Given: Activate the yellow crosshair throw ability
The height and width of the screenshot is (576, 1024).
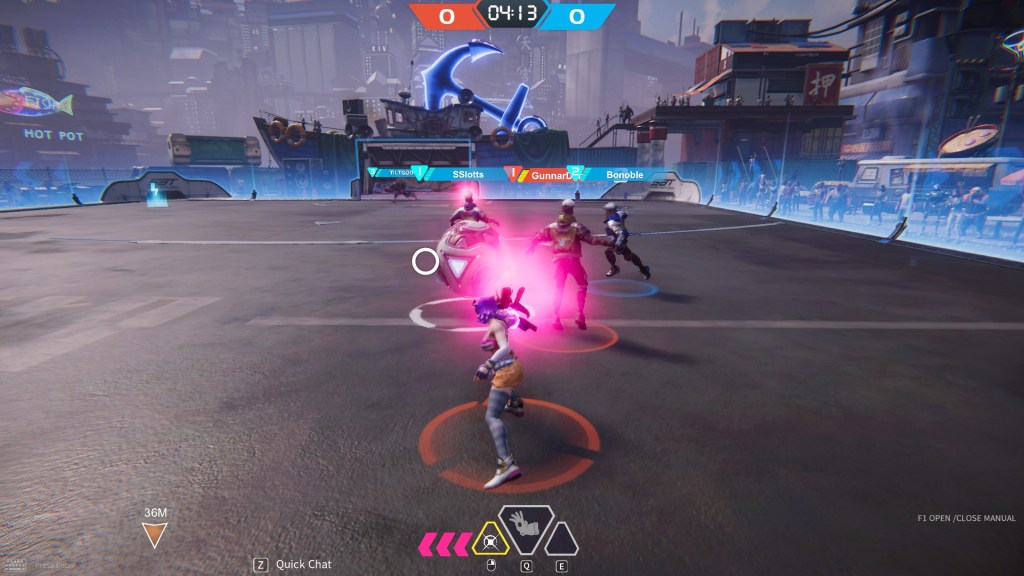Looking at the screenshot, I should click(x=490, y=541).
